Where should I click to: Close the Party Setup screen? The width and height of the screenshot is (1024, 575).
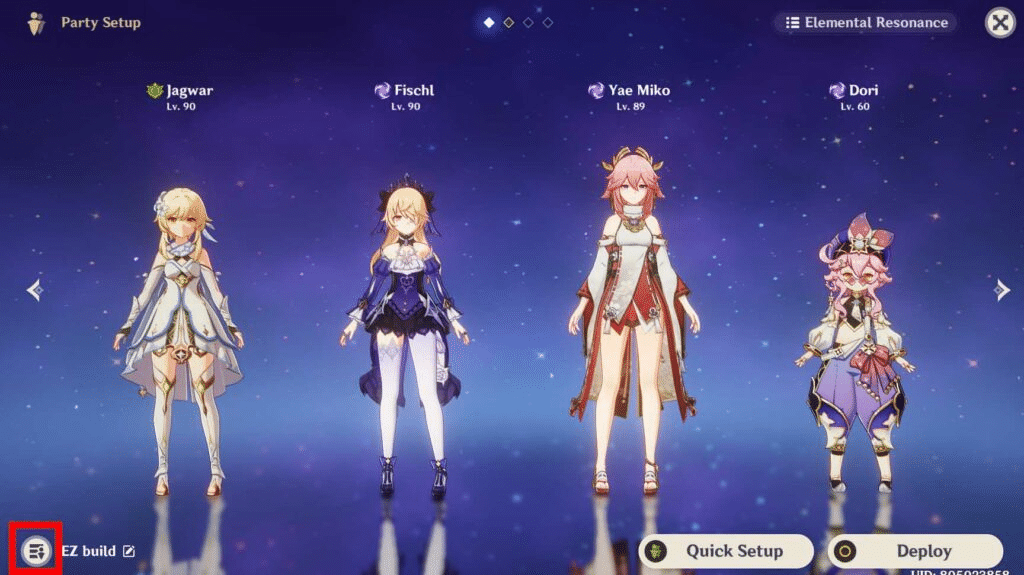(x=1000, y=22)
